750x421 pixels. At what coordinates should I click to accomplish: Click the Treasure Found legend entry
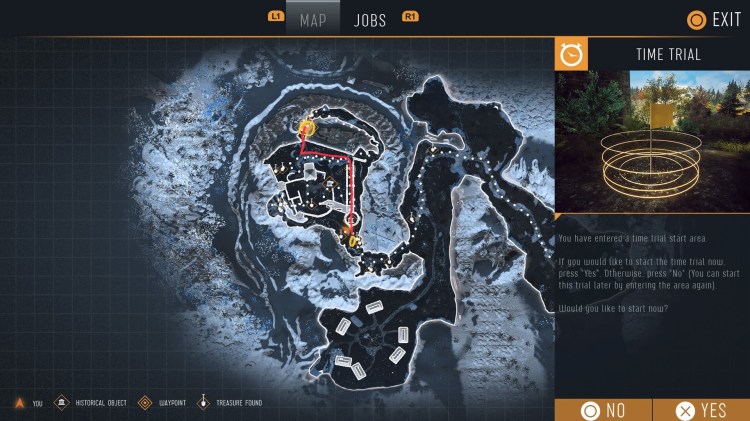click(233, 403)
